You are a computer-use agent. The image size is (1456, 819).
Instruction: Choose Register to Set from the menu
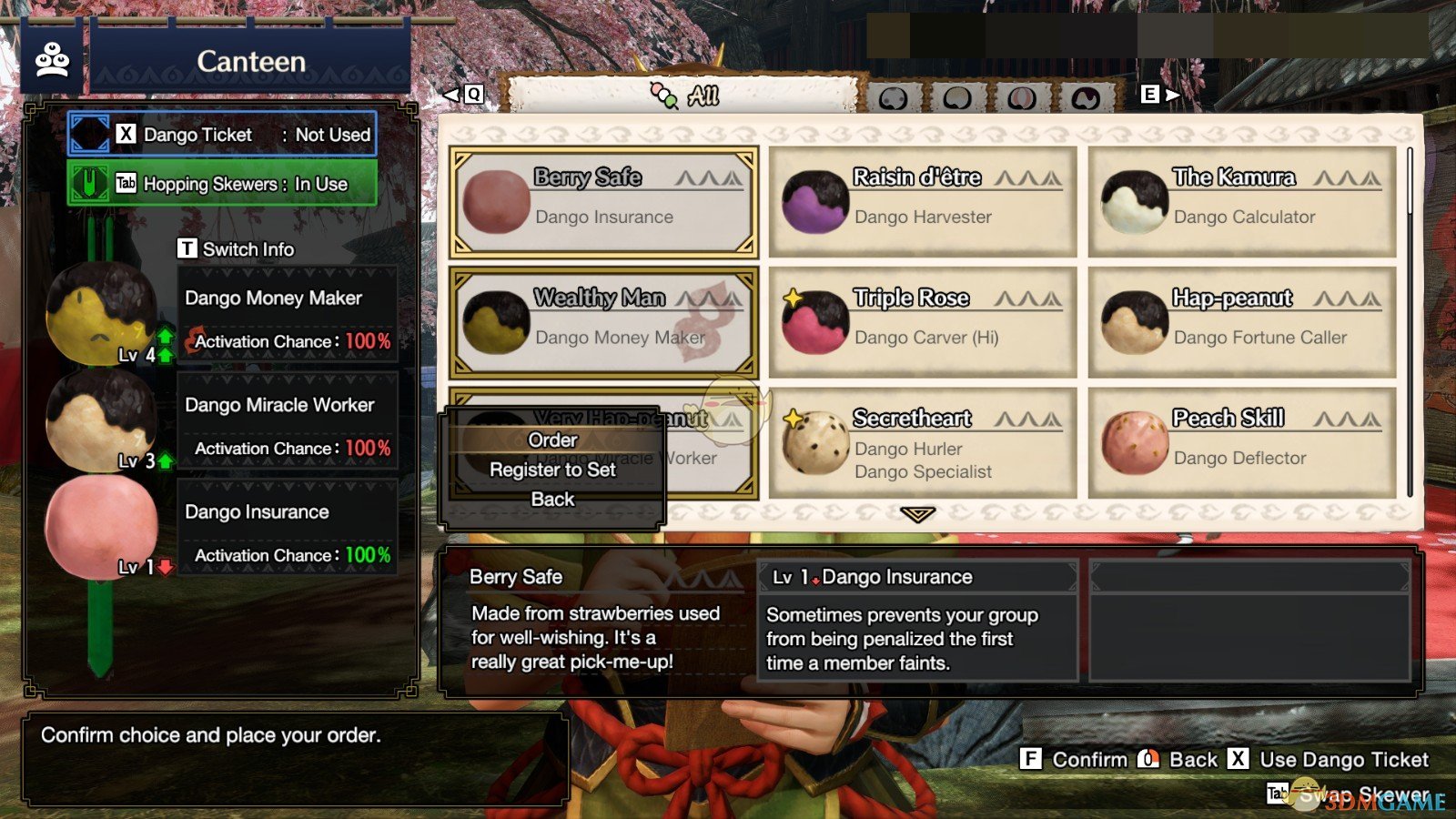(551, 470)
